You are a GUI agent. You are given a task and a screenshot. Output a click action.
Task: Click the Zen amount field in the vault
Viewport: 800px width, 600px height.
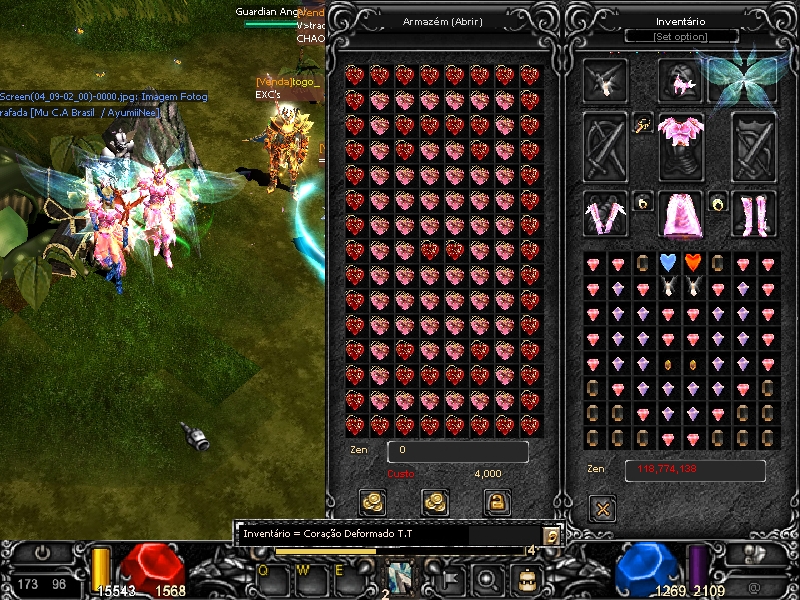click(457, 452)
